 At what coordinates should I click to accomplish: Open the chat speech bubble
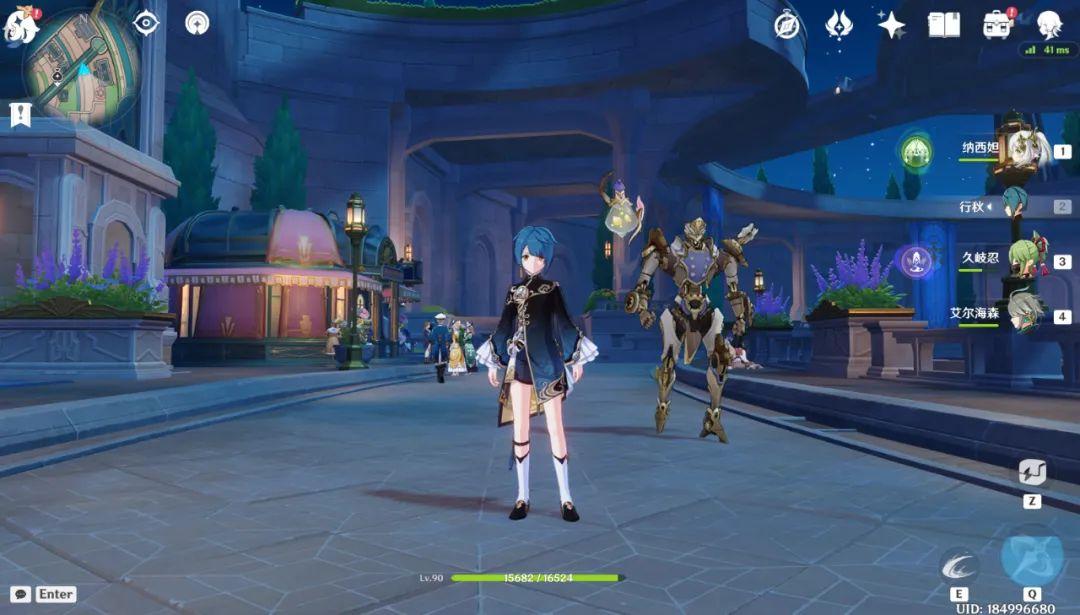[20, 594]
